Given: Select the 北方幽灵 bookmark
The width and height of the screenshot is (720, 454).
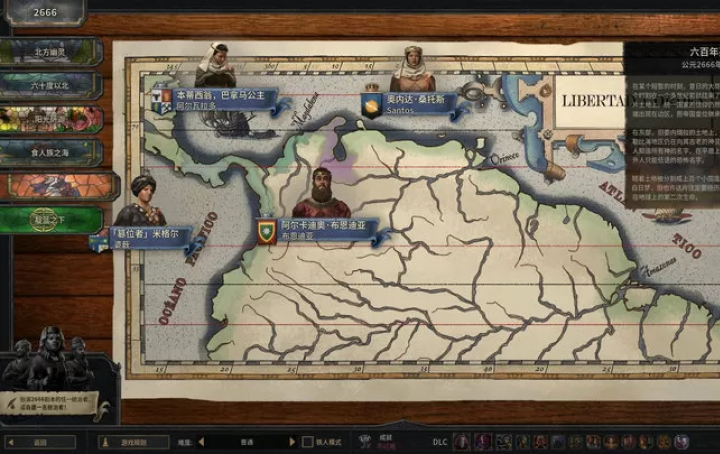Looking at the screenshot, I should click(50, 50).
